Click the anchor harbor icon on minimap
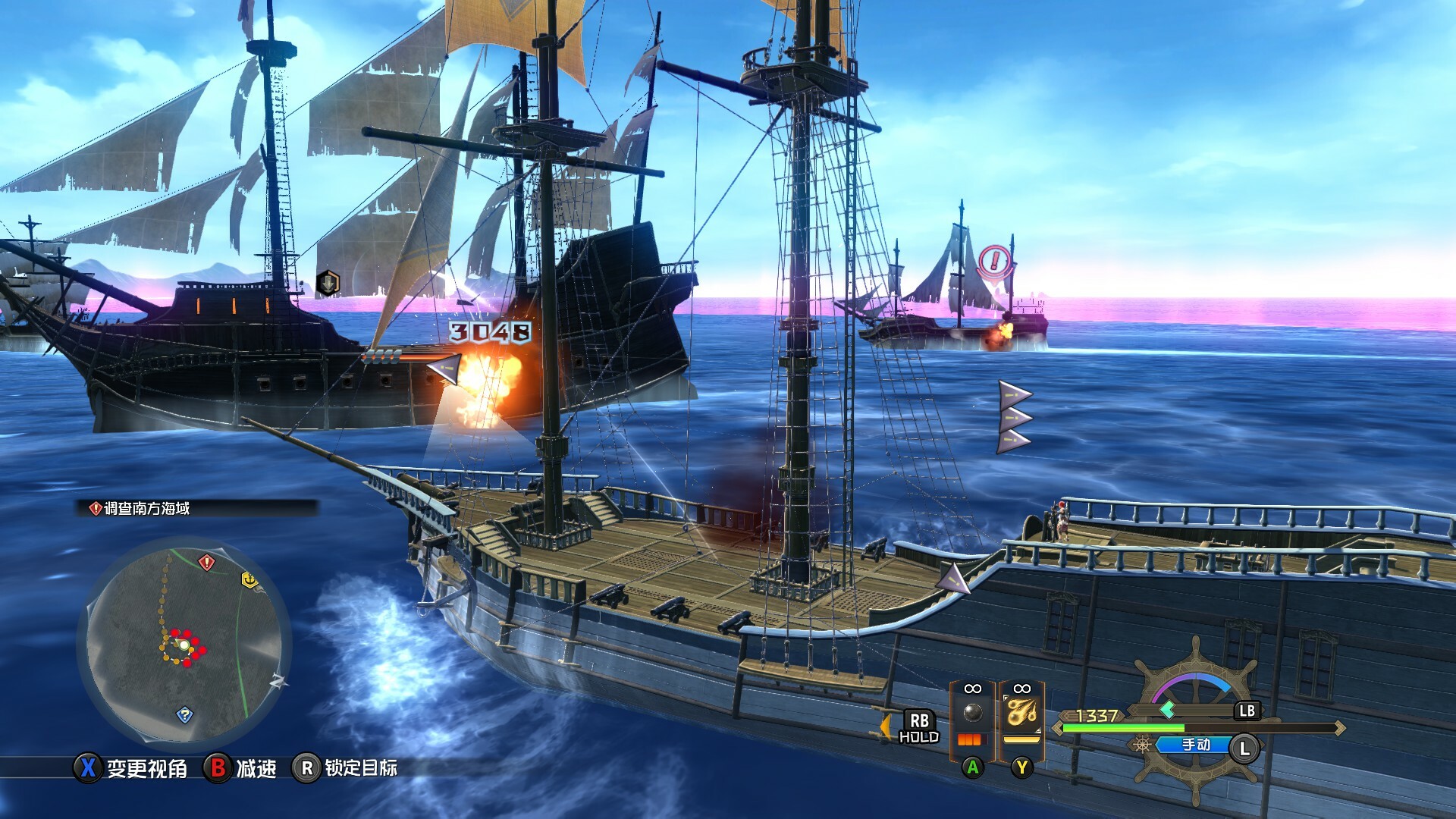Screen dimensions: 1456x819 click(250, 580)
